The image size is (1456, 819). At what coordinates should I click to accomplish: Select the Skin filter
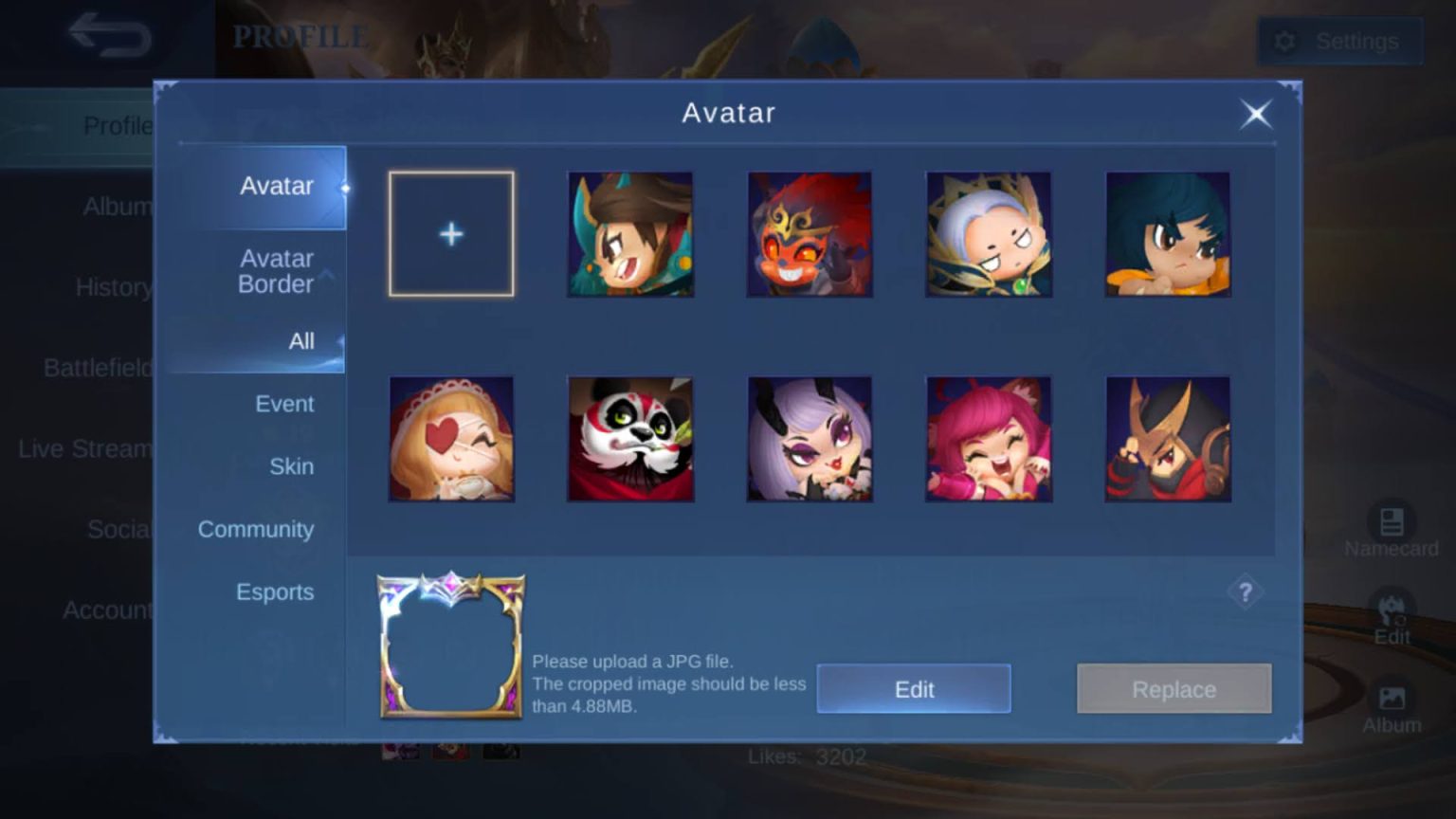pos(291,466)
